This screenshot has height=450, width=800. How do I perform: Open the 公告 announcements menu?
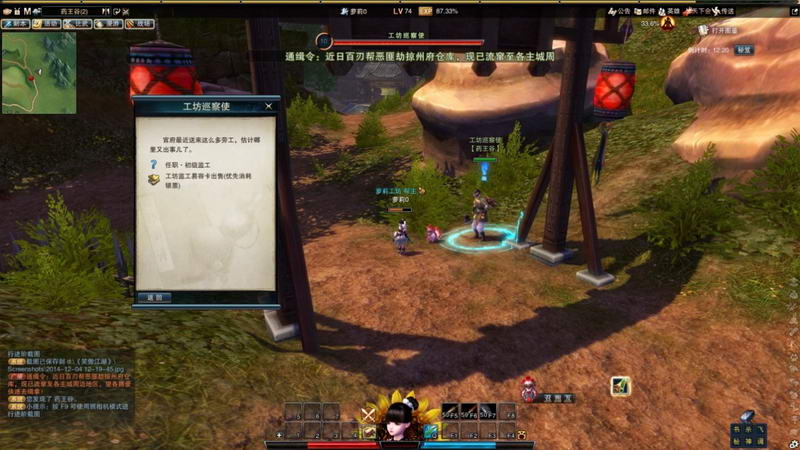[618, 11]
